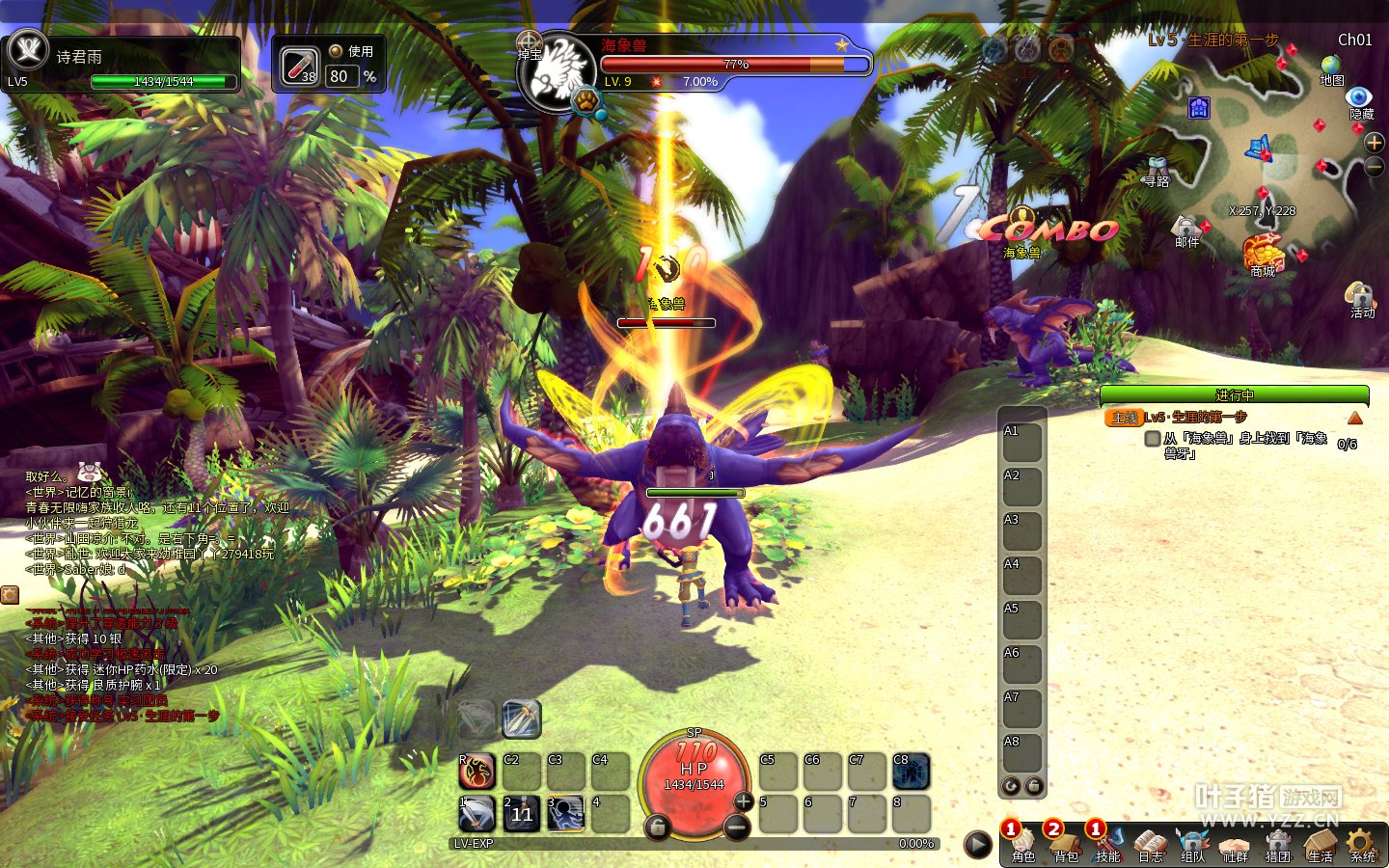
Task: Click the round play arrow beside the menu bar
Action: (x=978, y=845)
